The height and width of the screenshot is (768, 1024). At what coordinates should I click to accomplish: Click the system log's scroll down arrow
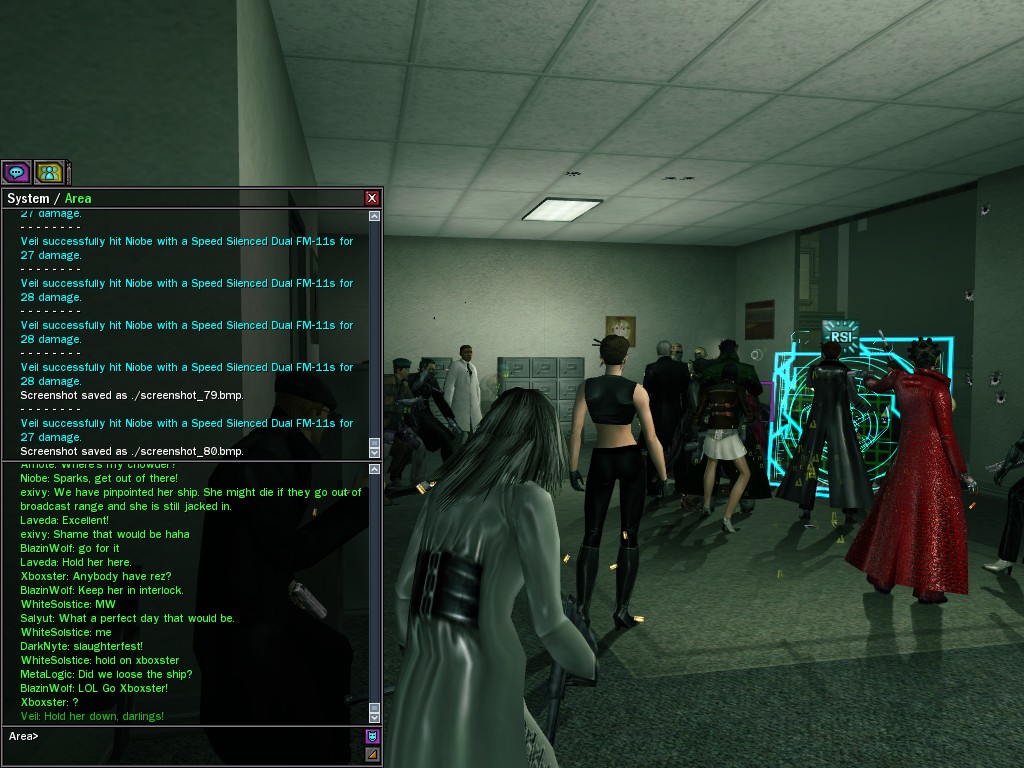374,452
